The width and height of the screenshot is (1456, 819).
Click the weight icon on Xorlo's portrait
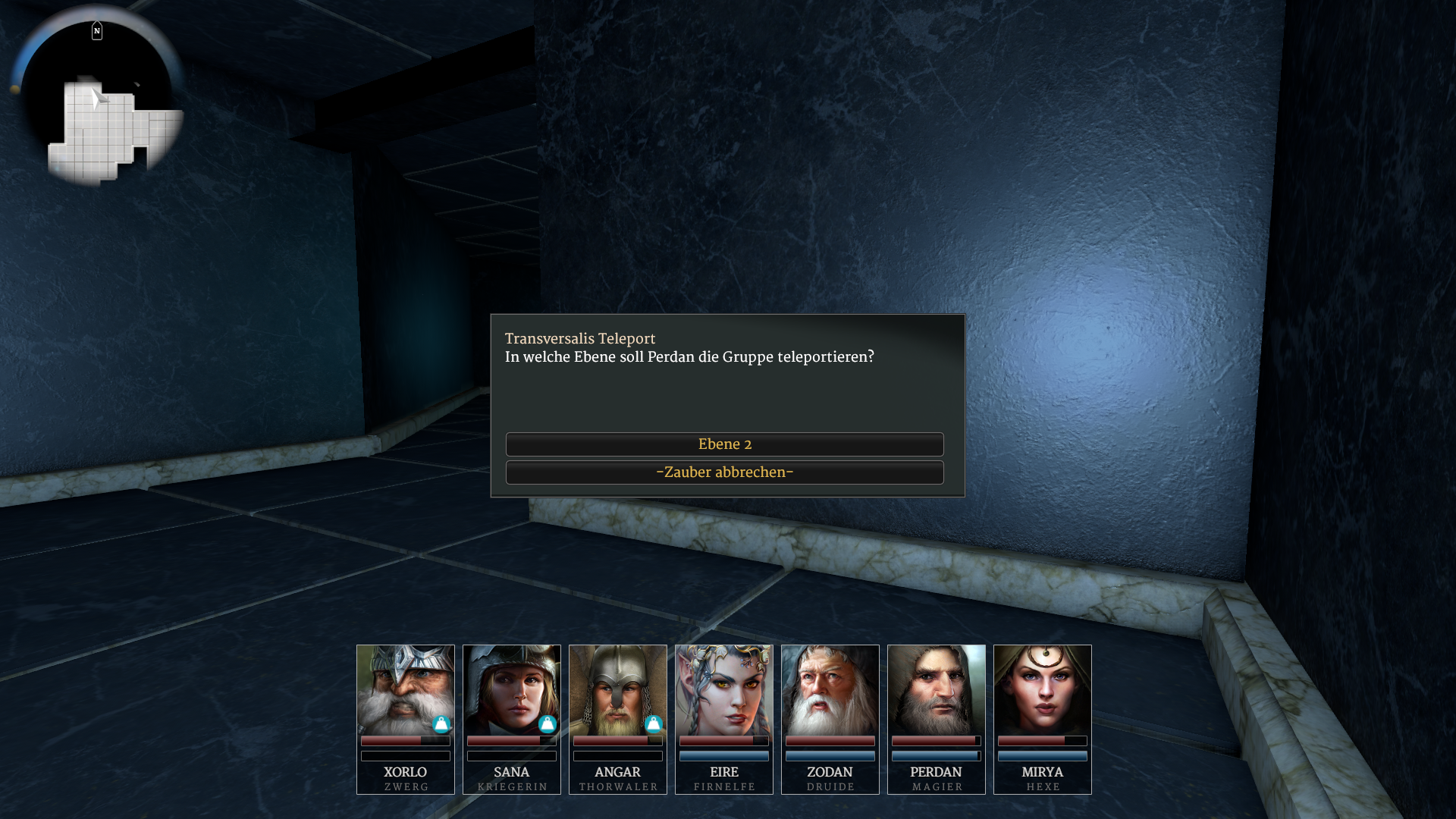tap(441, 724)
